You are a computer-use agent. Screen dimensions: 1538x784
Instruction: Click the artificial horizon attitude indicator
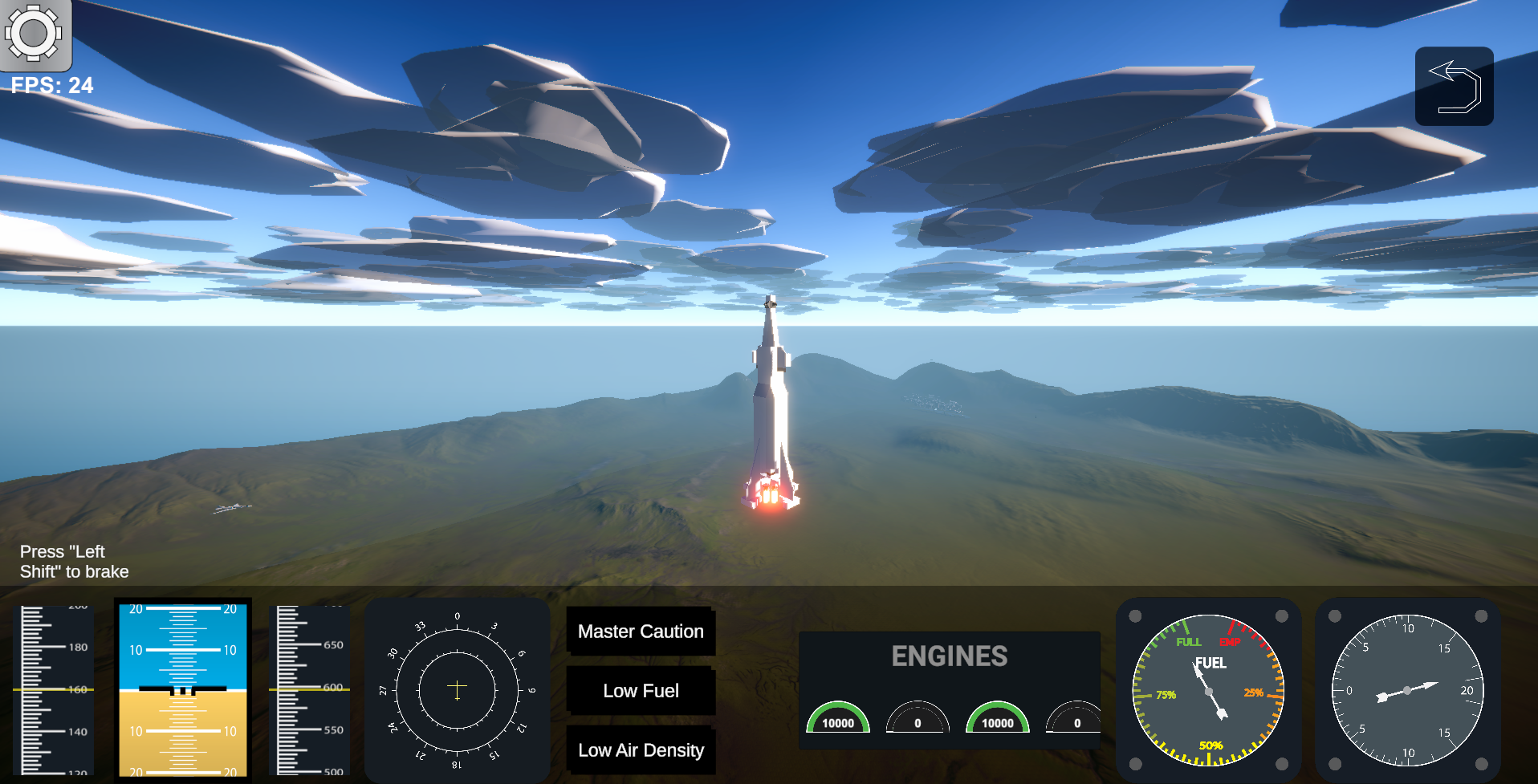(x=182, y=689)
